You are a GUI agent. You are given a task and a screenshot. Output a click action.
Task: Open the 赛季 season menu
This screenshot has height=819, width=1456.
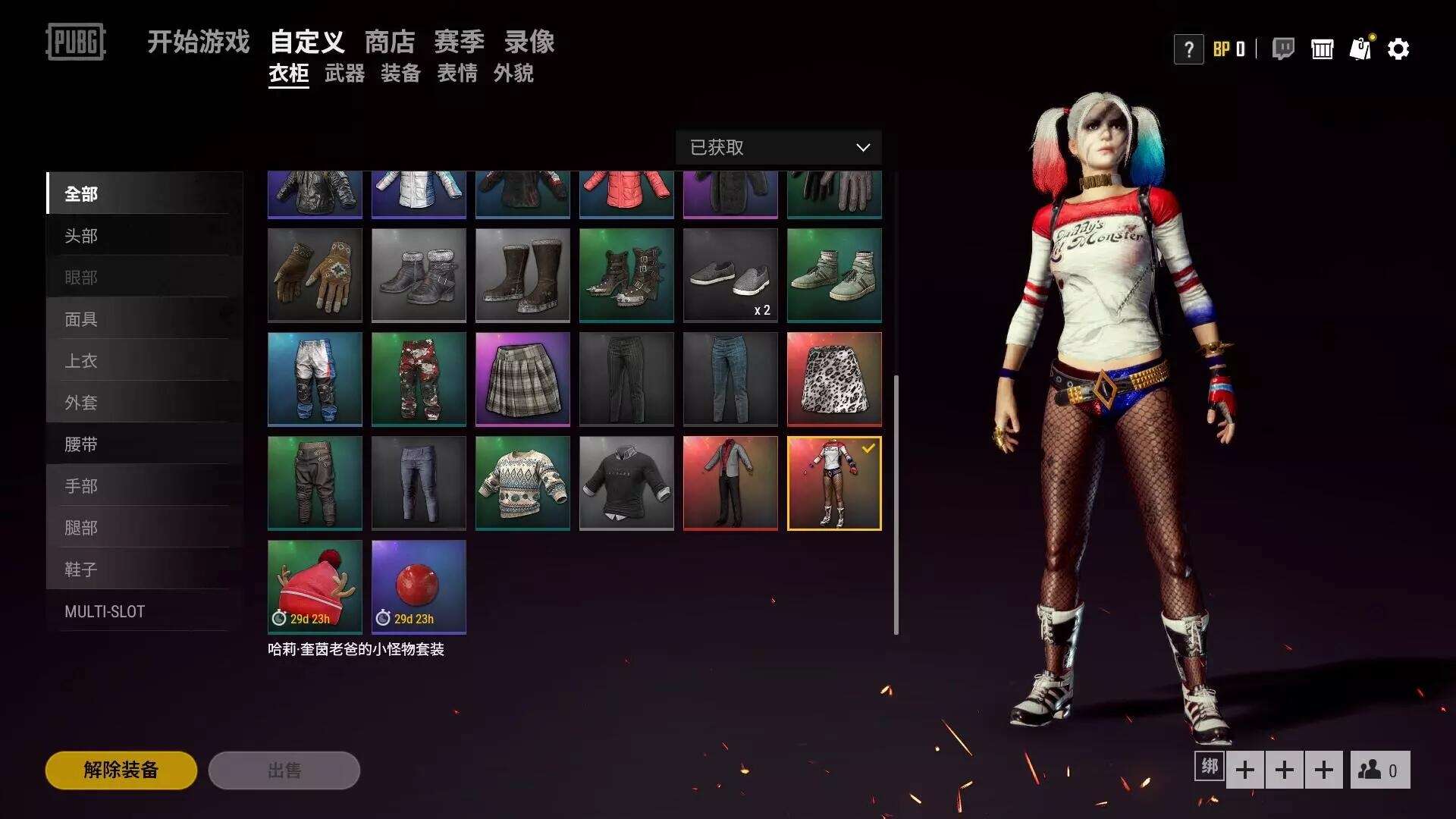459,42
